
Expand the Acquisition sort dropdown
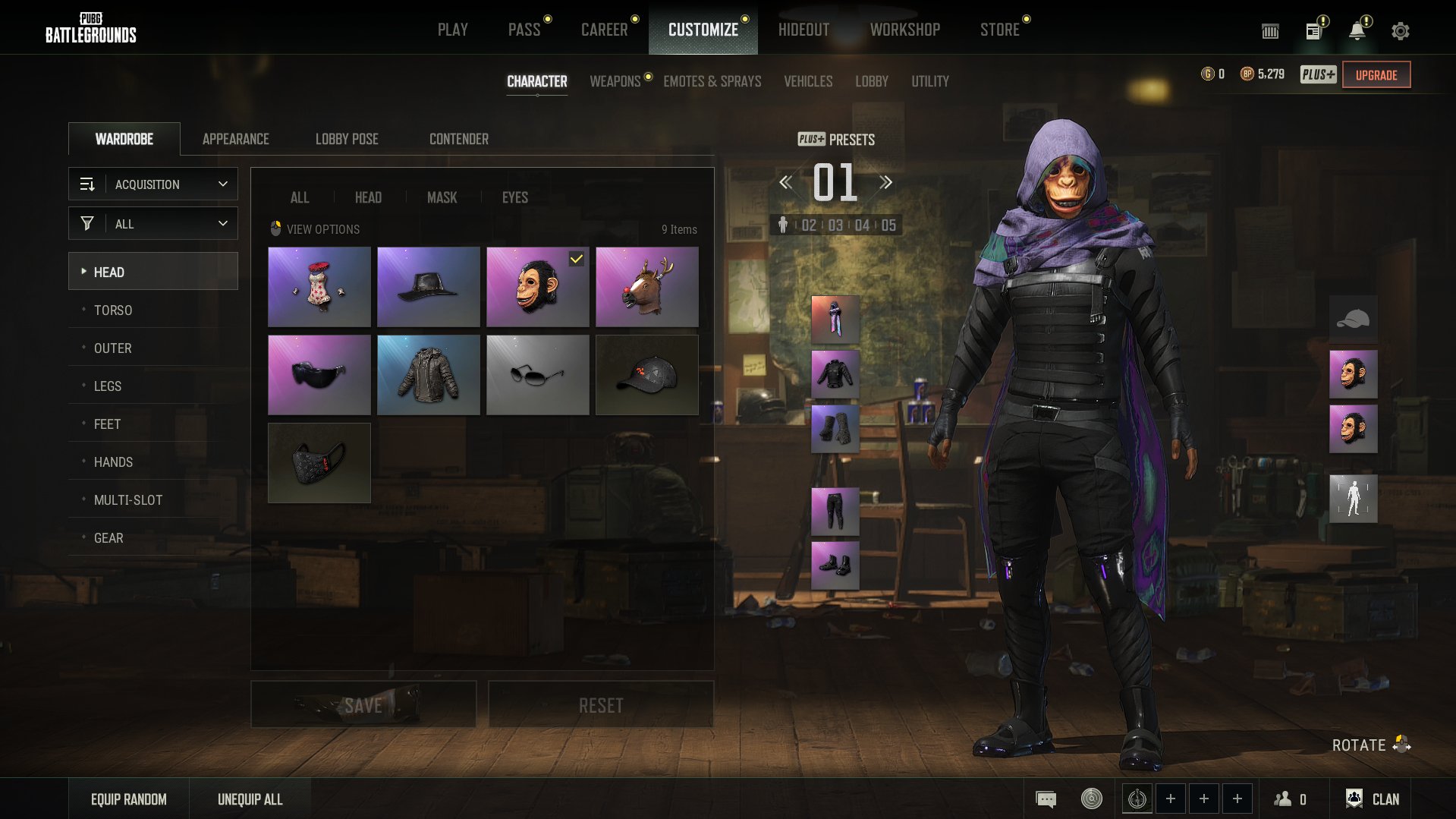click(x=153, y=184)
